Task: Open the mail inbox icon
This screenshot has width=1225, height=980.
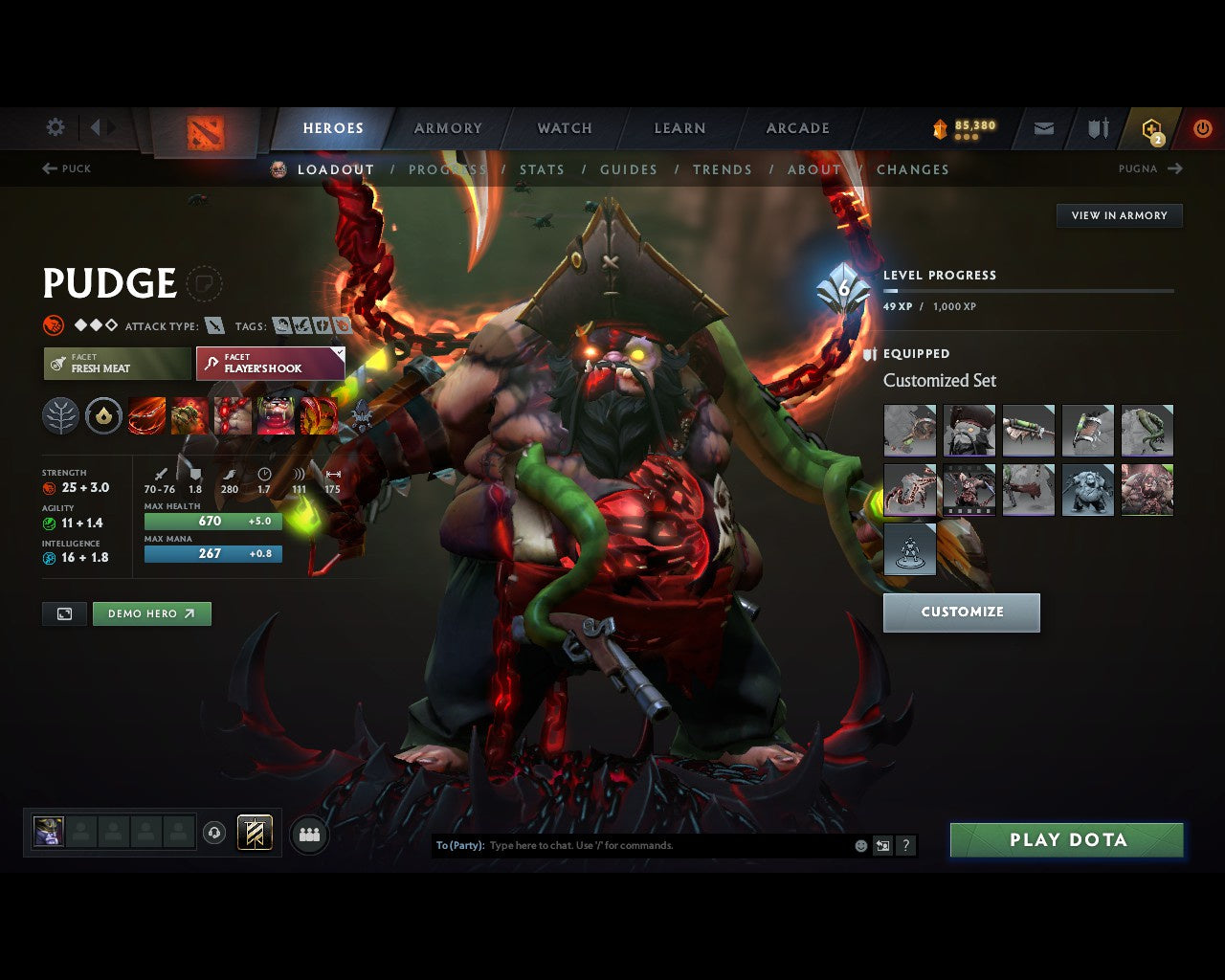Action: [1042, 128]
